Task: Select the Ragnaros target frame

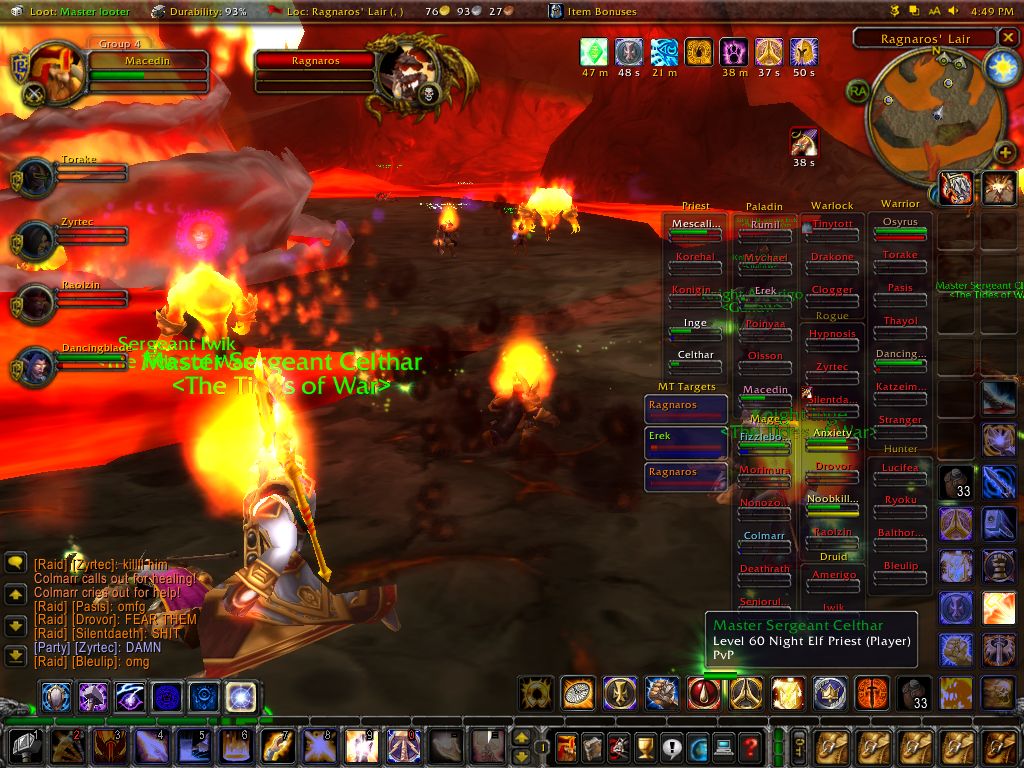Action: tap(315, 61)
